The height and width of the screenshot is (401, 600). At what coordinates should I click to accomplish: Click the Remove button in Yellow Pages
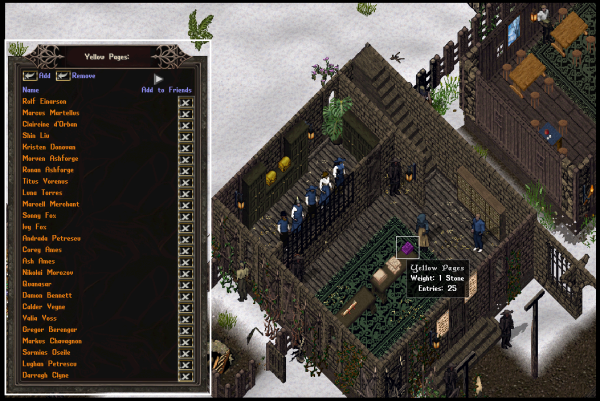coord(64,75)
